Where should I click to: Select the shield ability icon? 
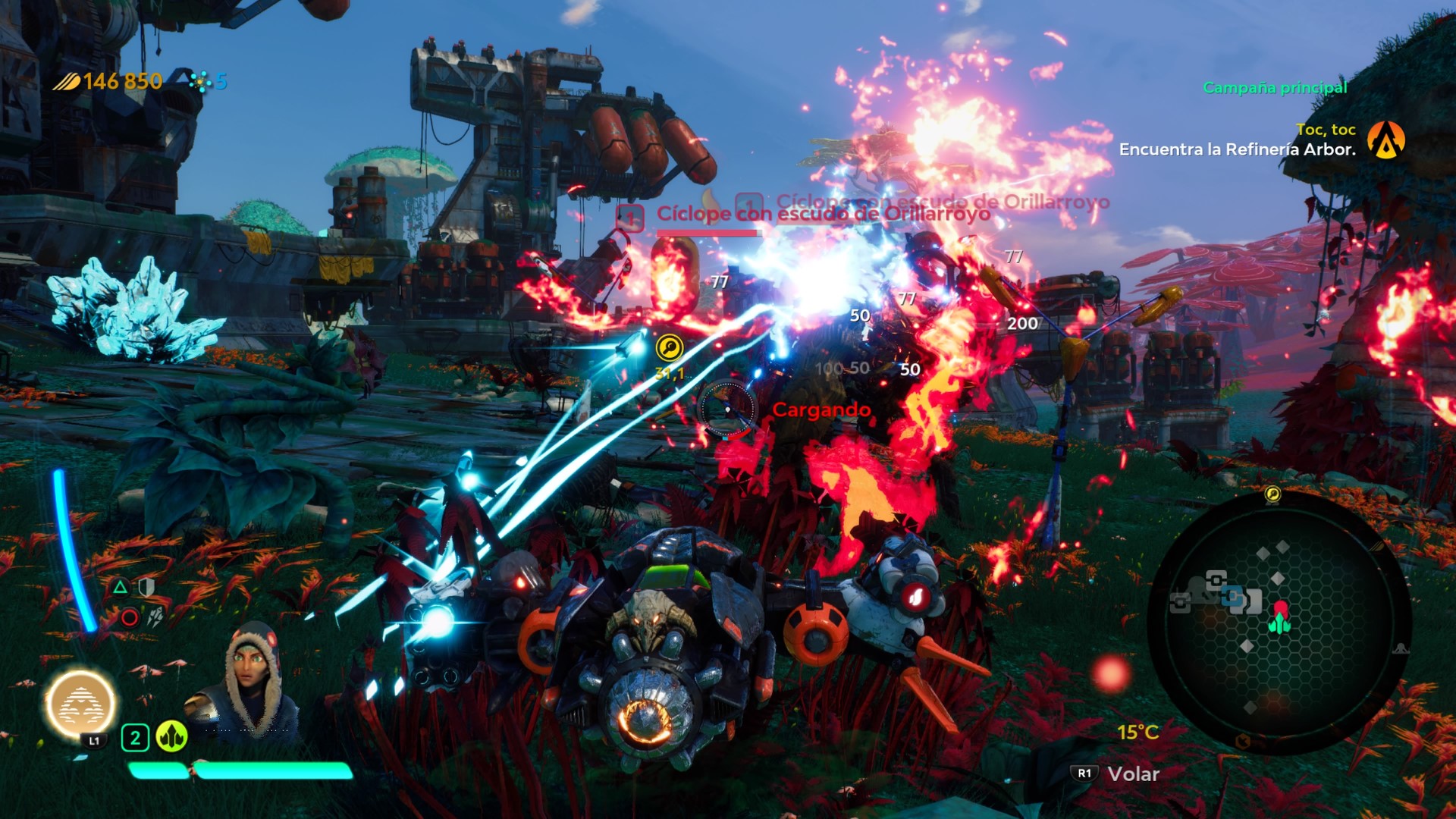(146, 587)
